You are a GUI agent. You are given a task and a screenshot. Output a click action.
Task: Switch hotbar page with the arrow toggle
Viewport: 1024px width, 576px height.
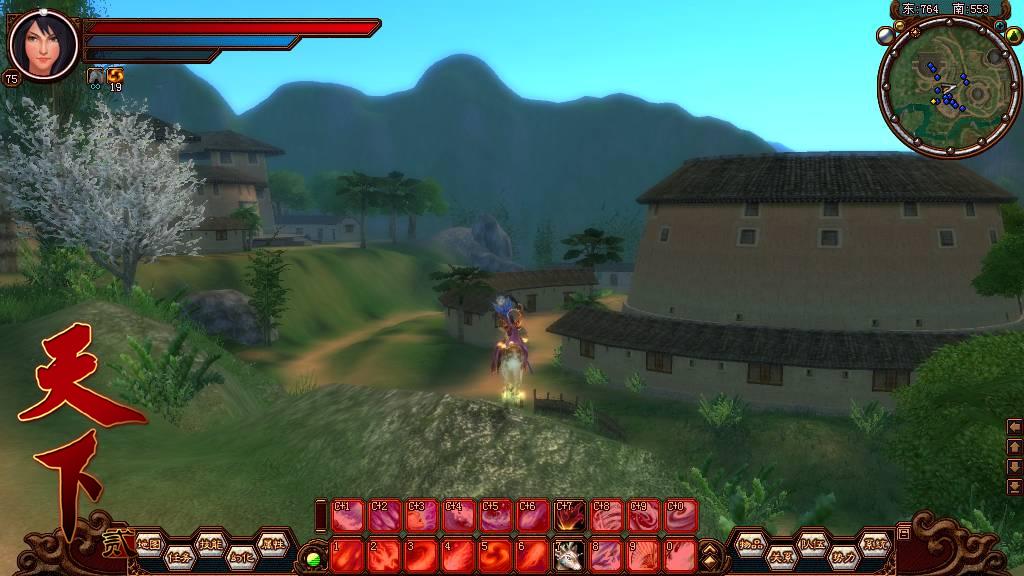[x=711, y=553]
